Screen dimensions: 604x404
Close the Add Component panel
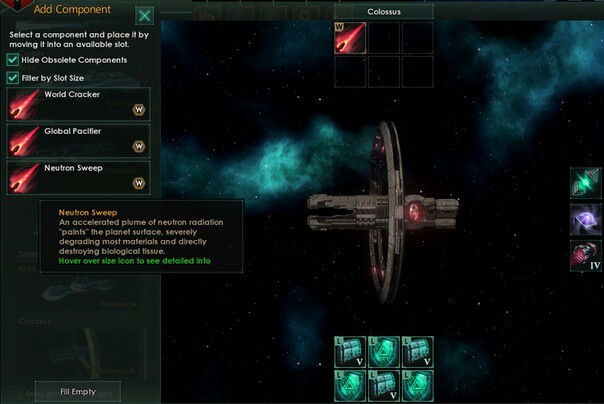click(x=145, y=15)
